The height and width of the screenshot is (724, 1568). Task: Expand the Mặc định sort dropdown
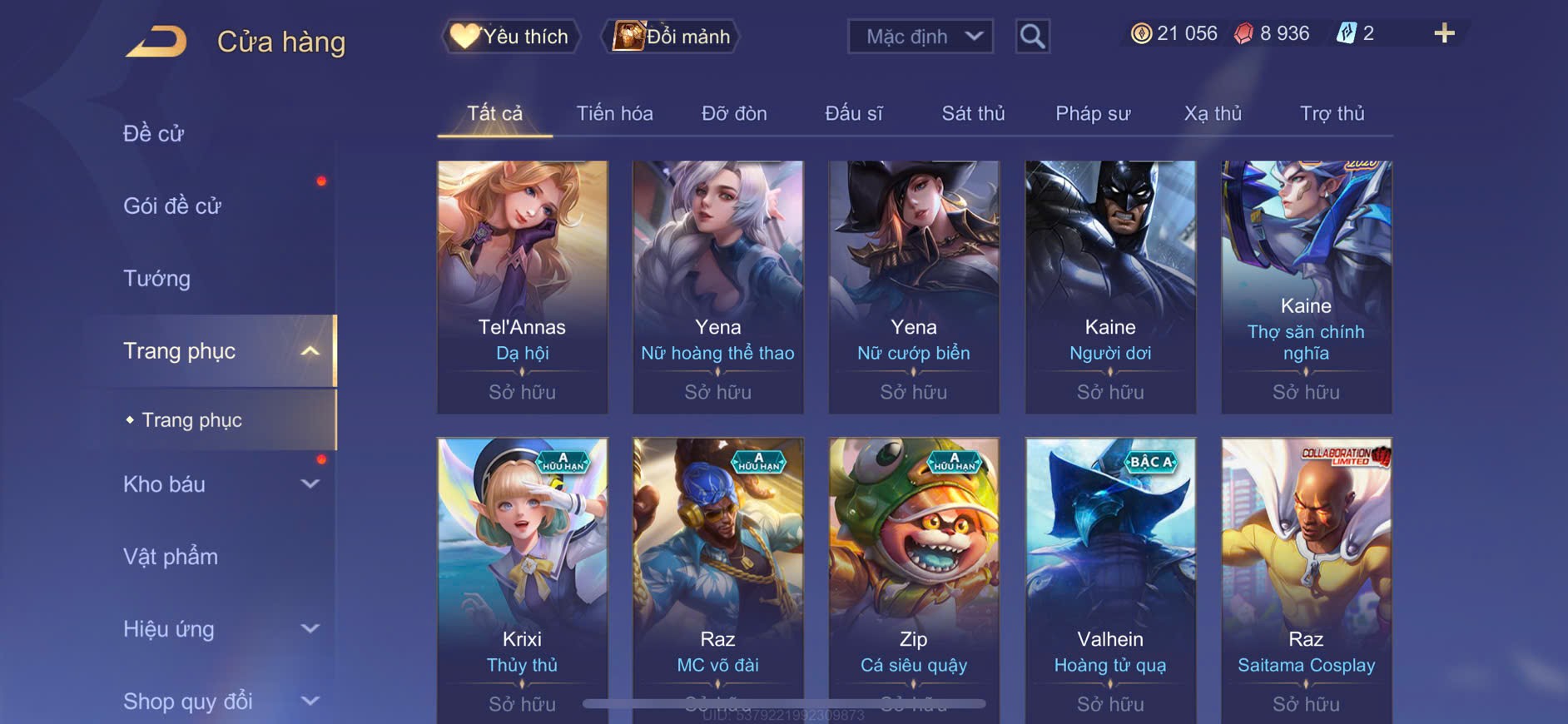[920, 37]
